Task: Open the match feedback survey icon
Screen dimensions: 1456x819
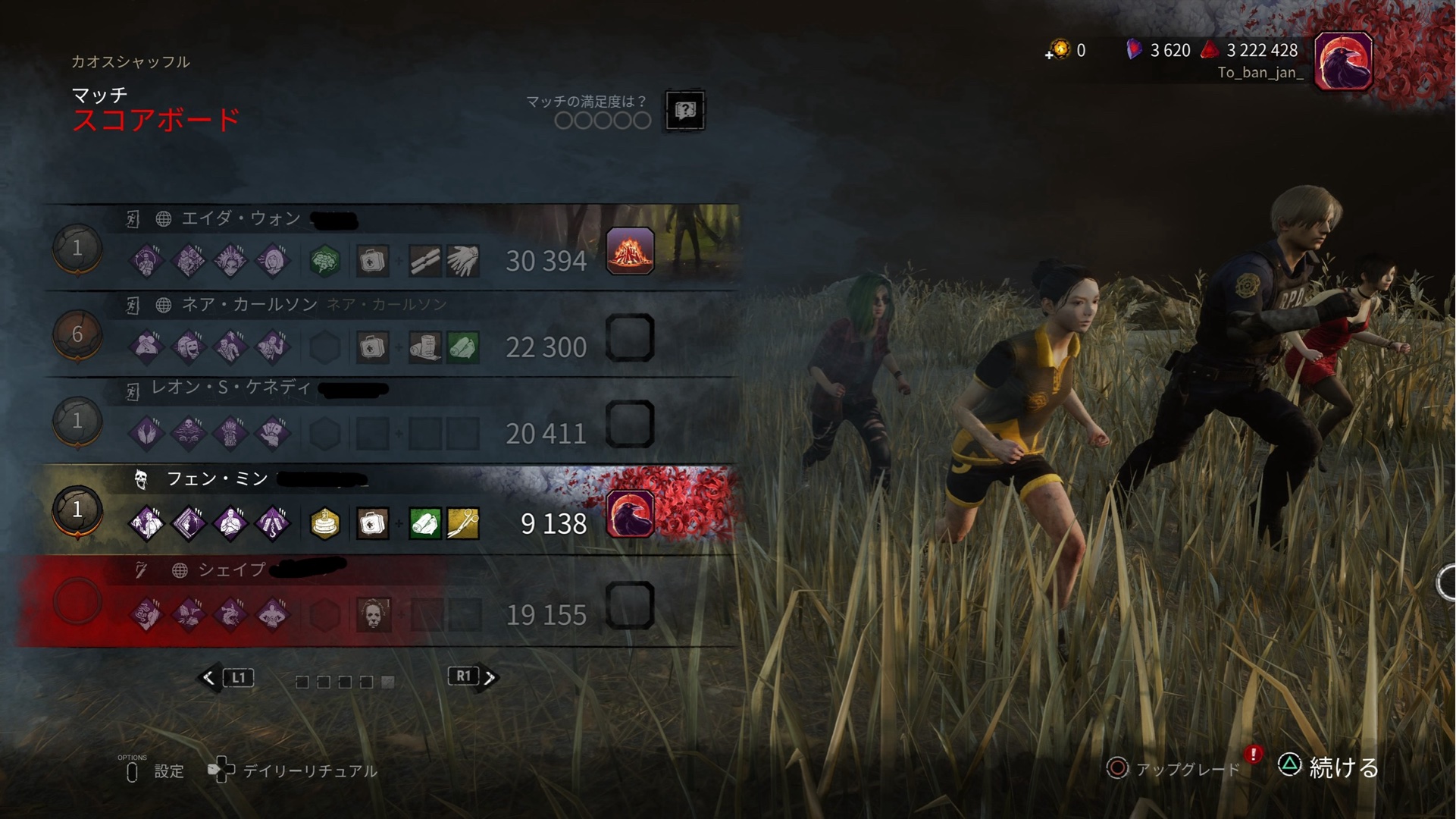Action: [685, 111]
